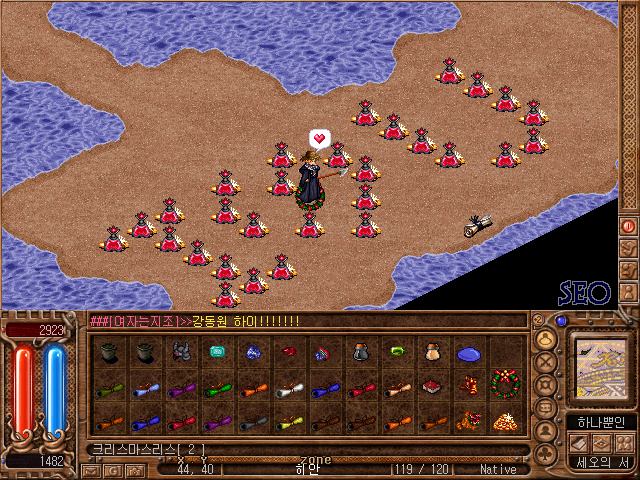Choose the horned dark helmet item

[x=181, y=352]
